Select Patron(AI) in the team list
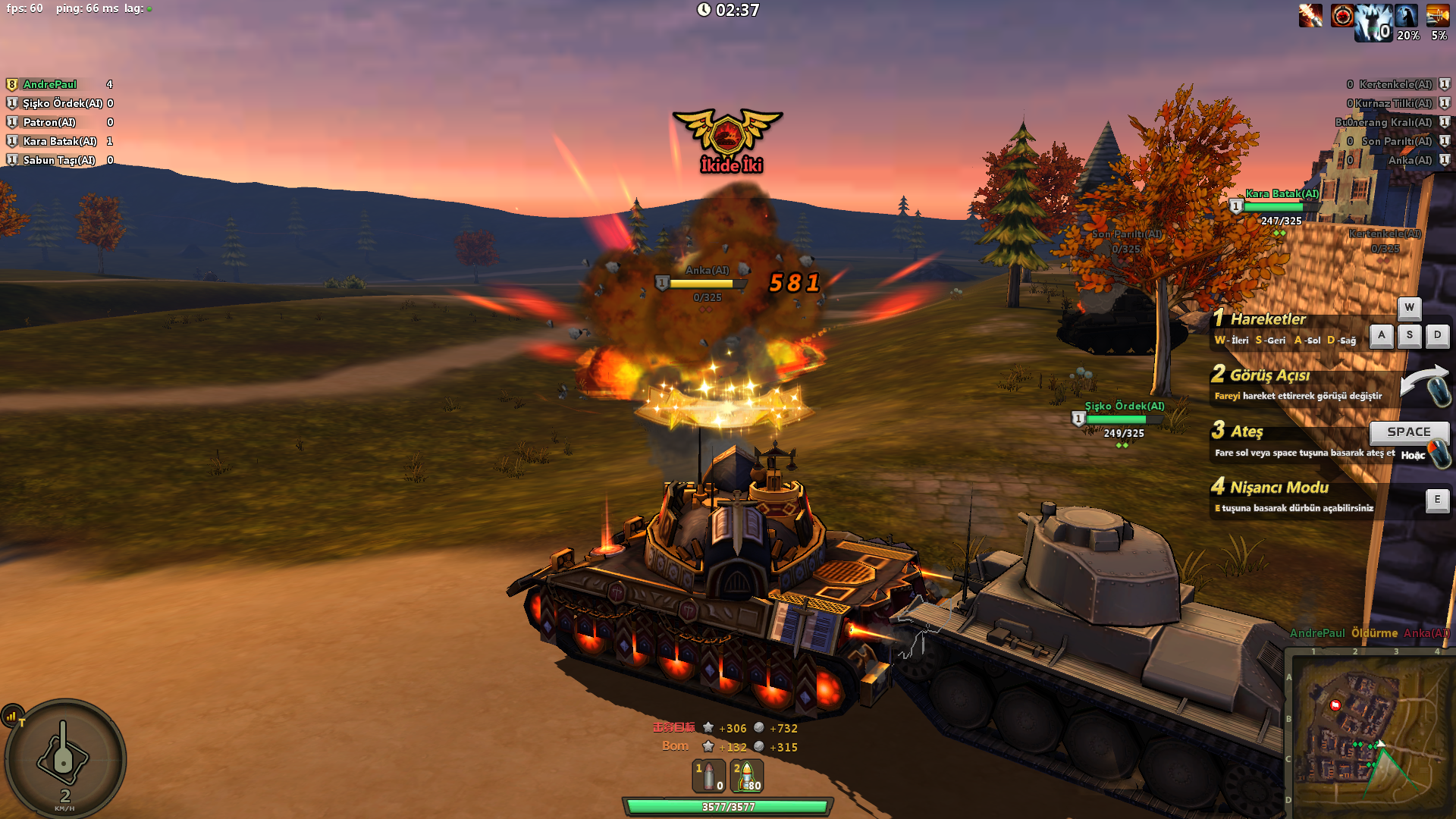This screenshot has height=819, width=1456. point(49,122)
